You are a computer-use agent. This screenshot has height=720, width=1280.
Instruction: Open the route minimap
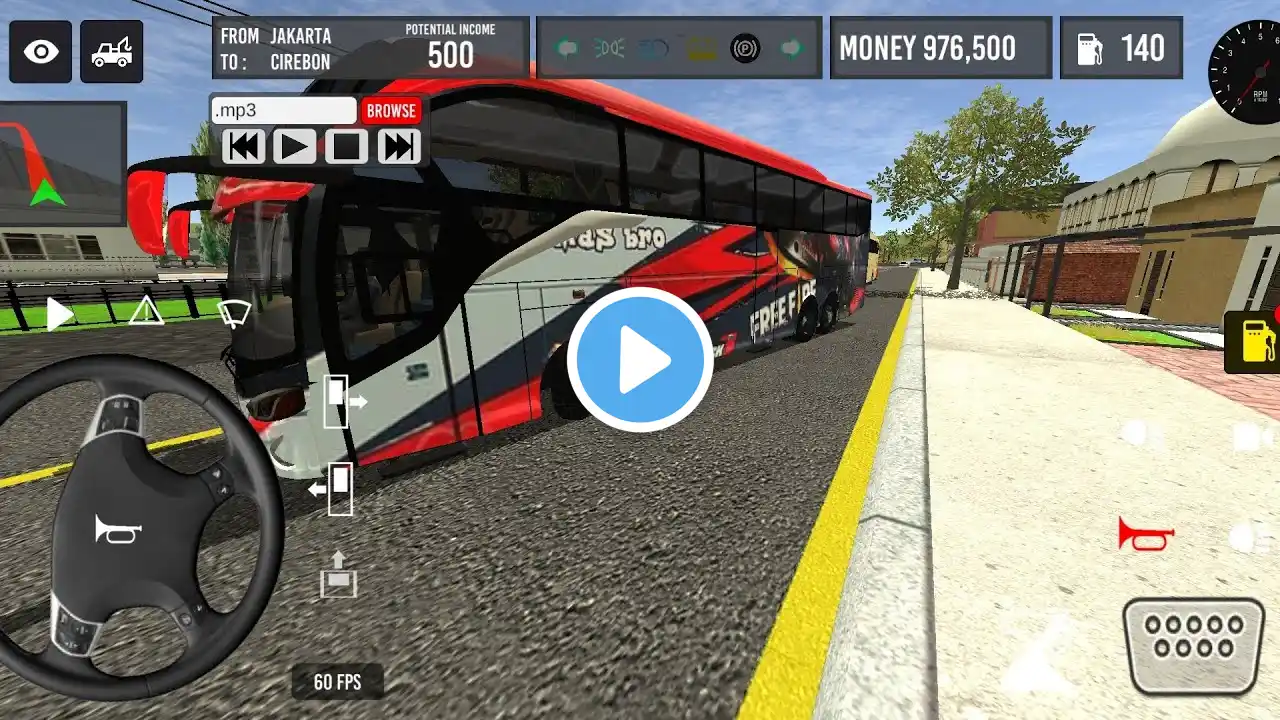[62, 163]
